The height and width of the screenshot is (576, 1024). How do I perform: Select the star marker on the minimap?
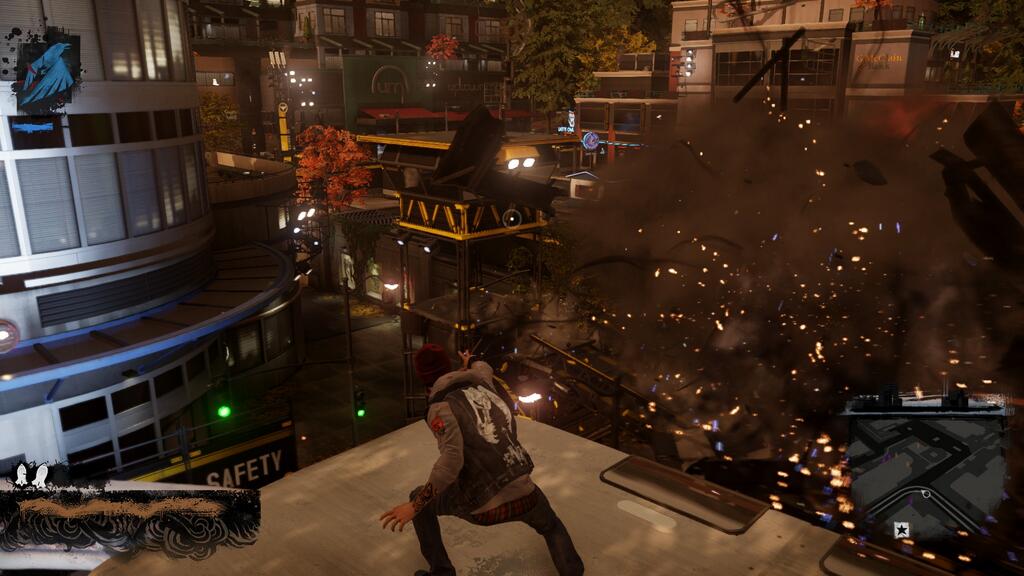coord(901,530)
